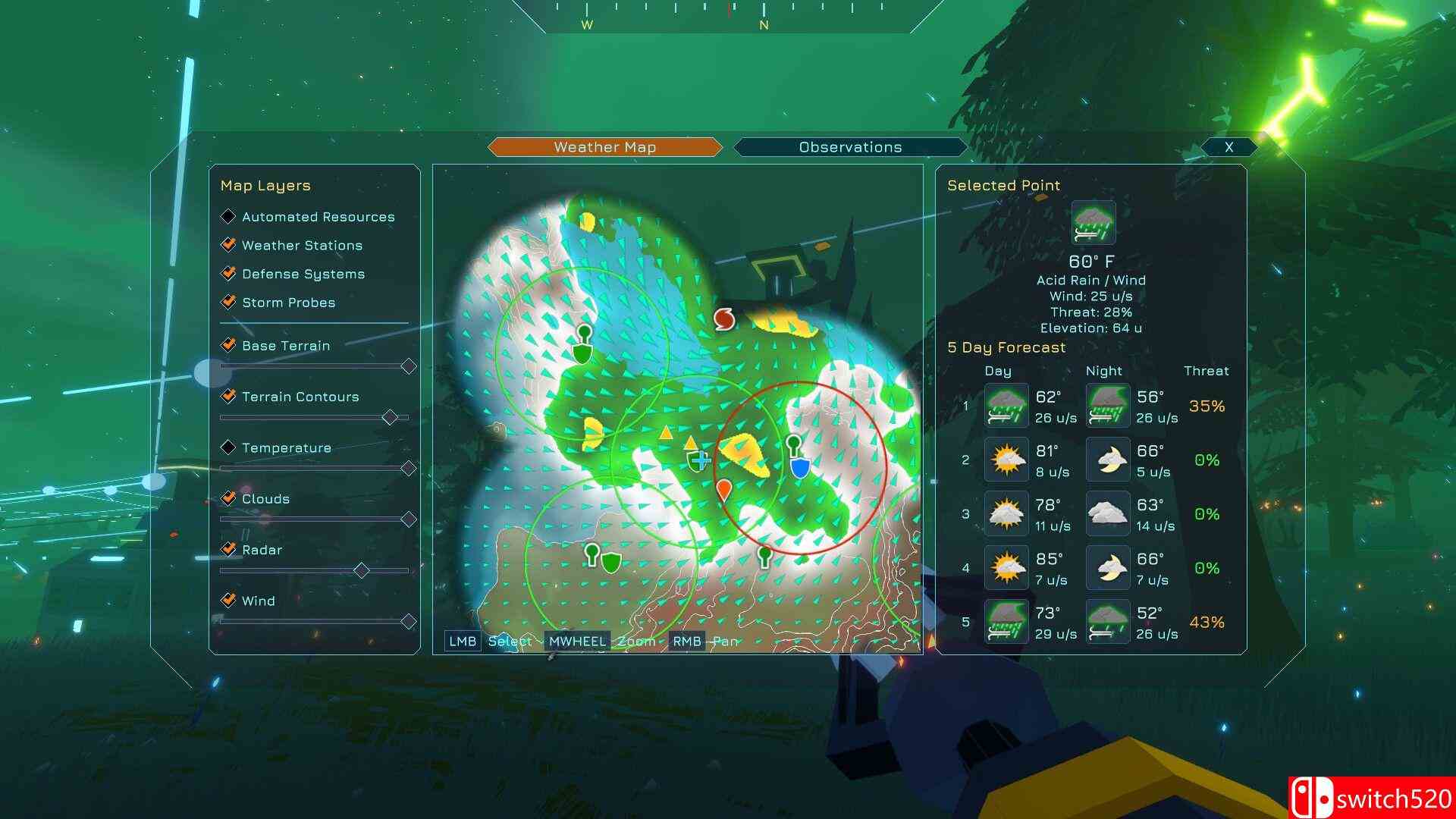1456x819 pixels.
Task: Enable the Automated Resources map layer
Action: 228,217
